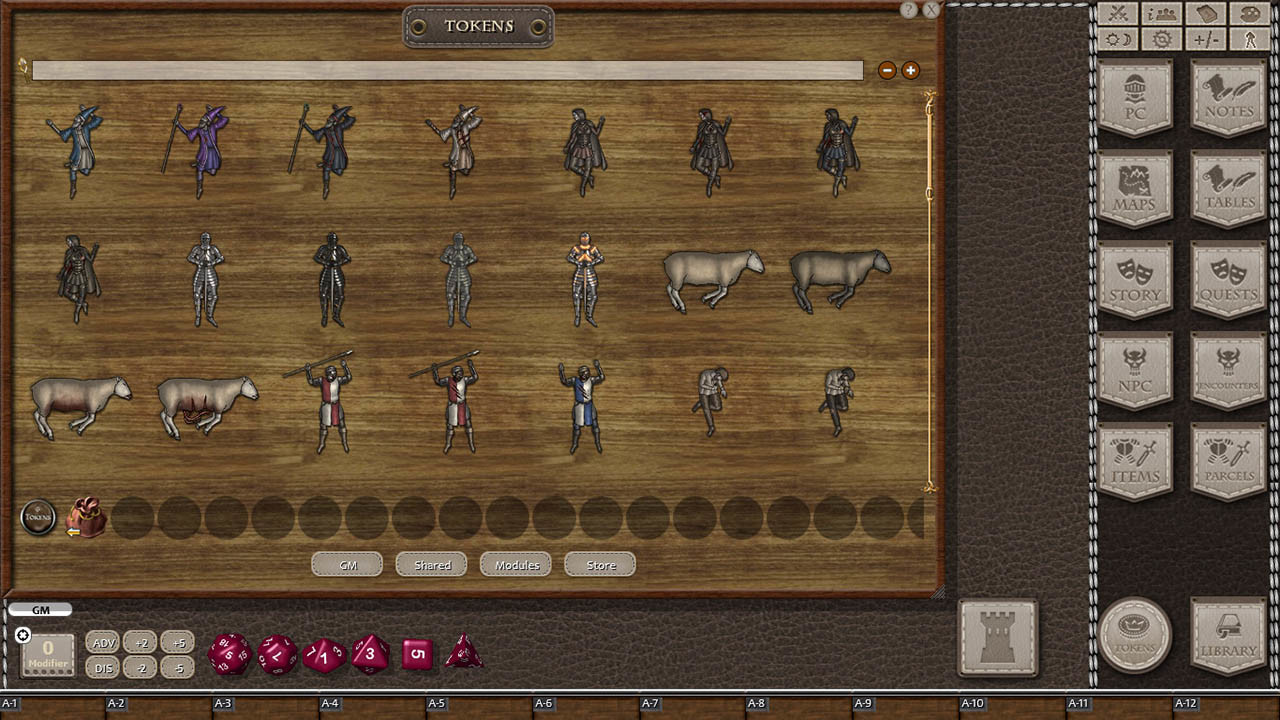
Task: Switch to the Modules tokens tab
Action: [515, 564]
